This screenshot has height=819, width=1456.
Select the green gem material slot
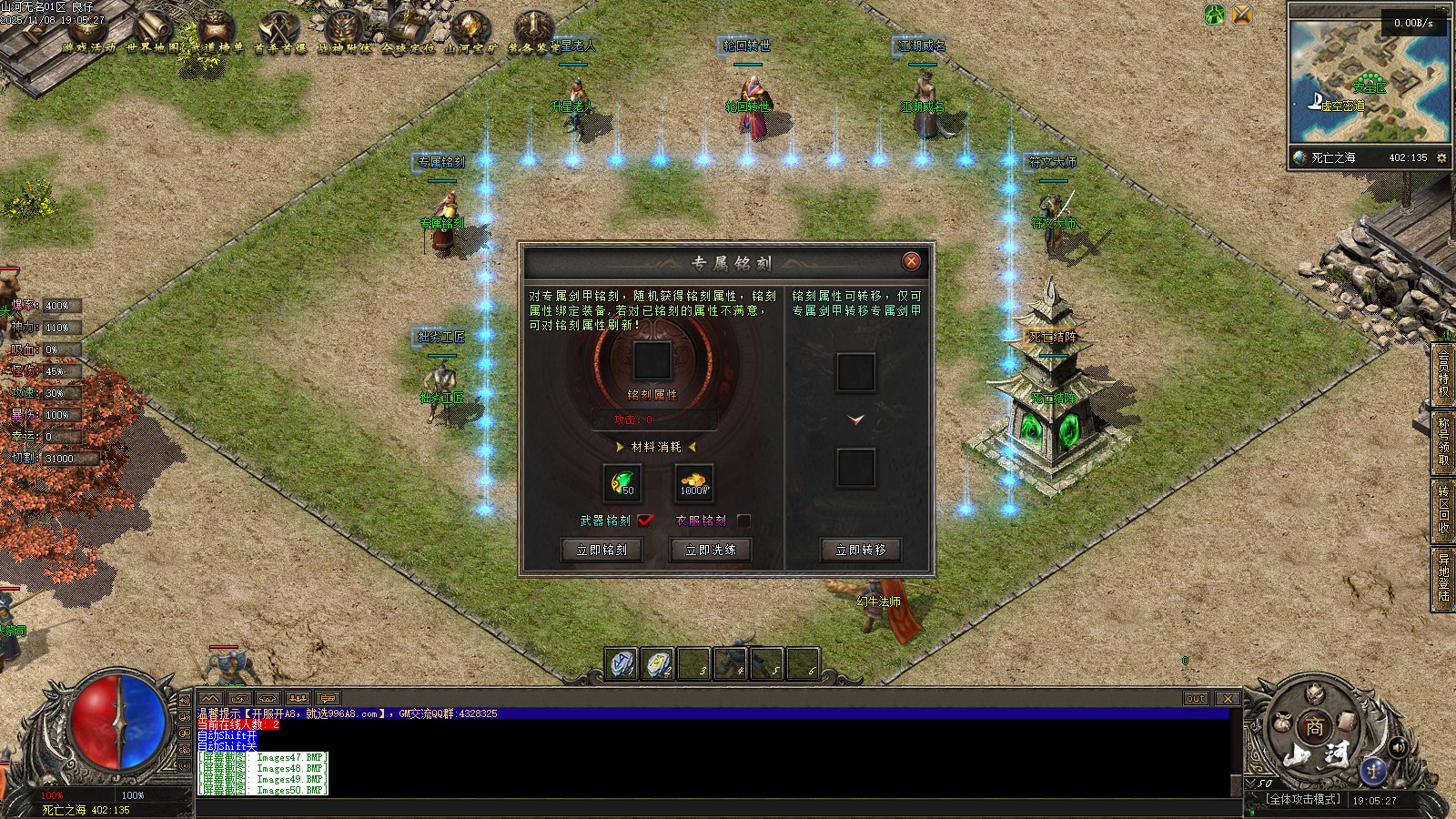pyautogui.click(x=622, y=482)
